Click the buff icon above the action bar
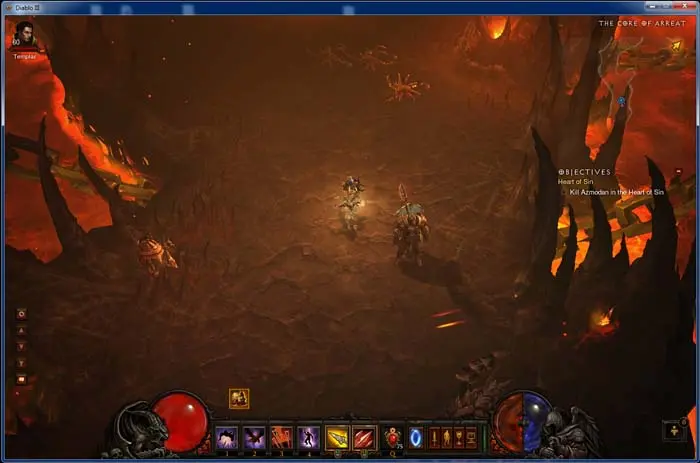Screen dimensions: 700x463 (239, 398)
